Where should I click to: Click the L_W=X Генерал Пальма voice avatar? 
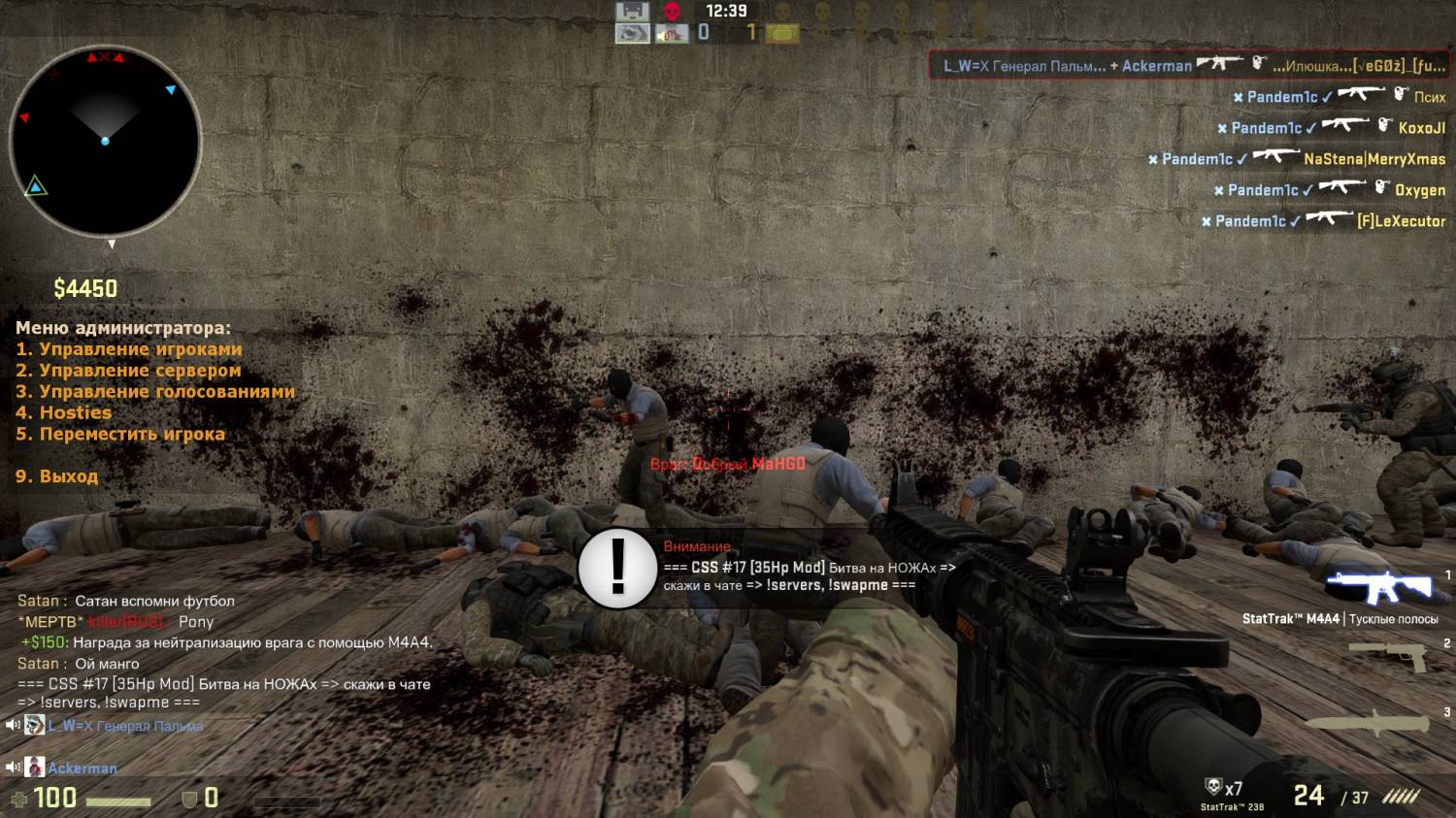pyautogui.click(x=35, y=725)
